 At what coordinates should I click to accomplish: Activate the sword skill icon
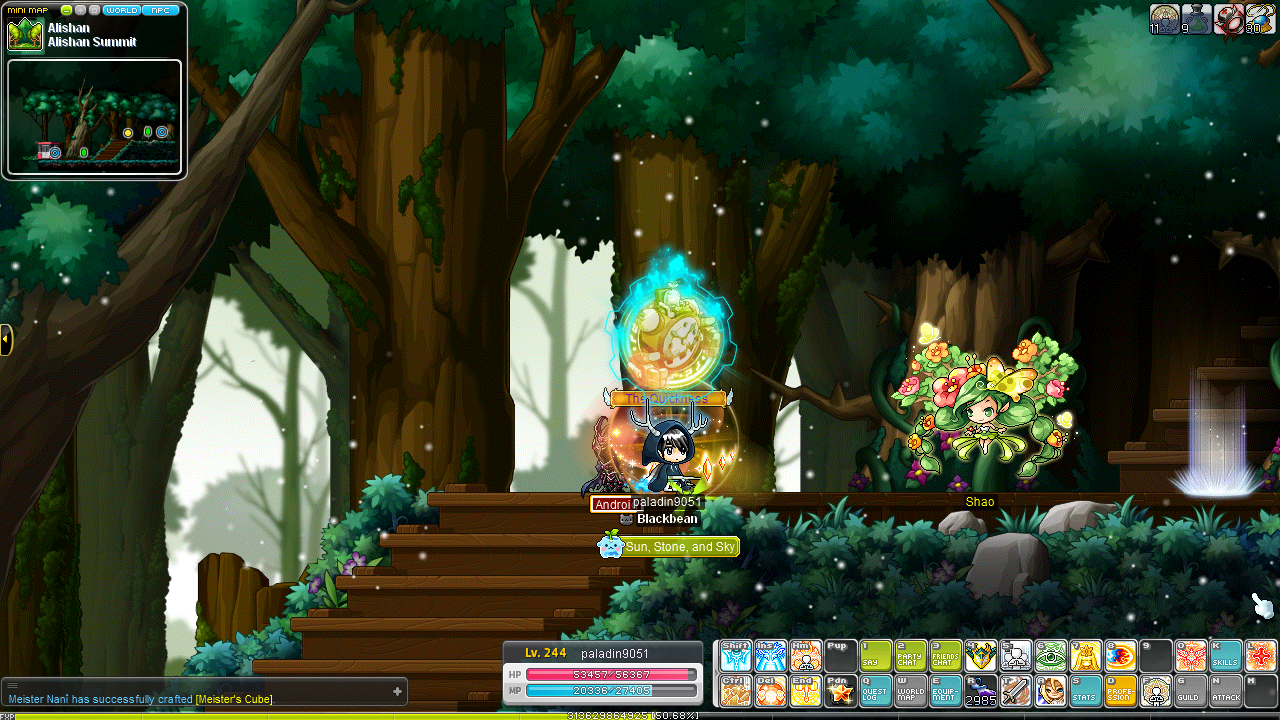1015,691
